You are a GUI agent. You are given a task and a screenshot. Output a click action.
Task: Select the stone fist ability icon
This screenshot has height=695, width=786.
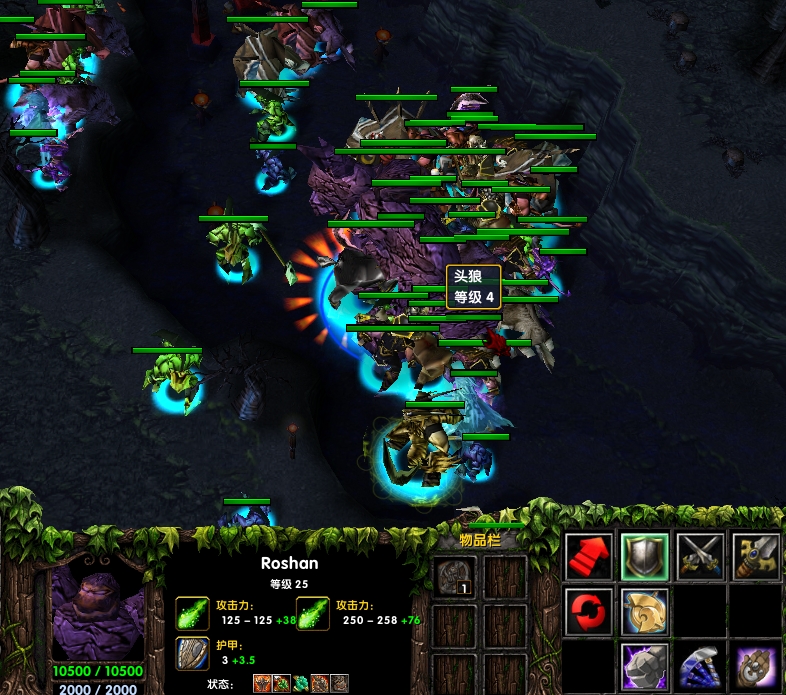[644, 664]
